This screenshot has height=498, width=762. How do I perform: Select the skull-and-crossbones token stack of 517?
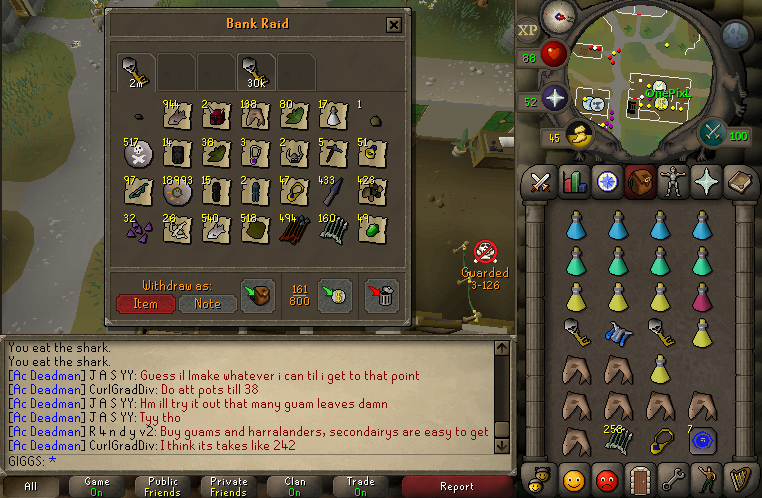coord(140,155)
